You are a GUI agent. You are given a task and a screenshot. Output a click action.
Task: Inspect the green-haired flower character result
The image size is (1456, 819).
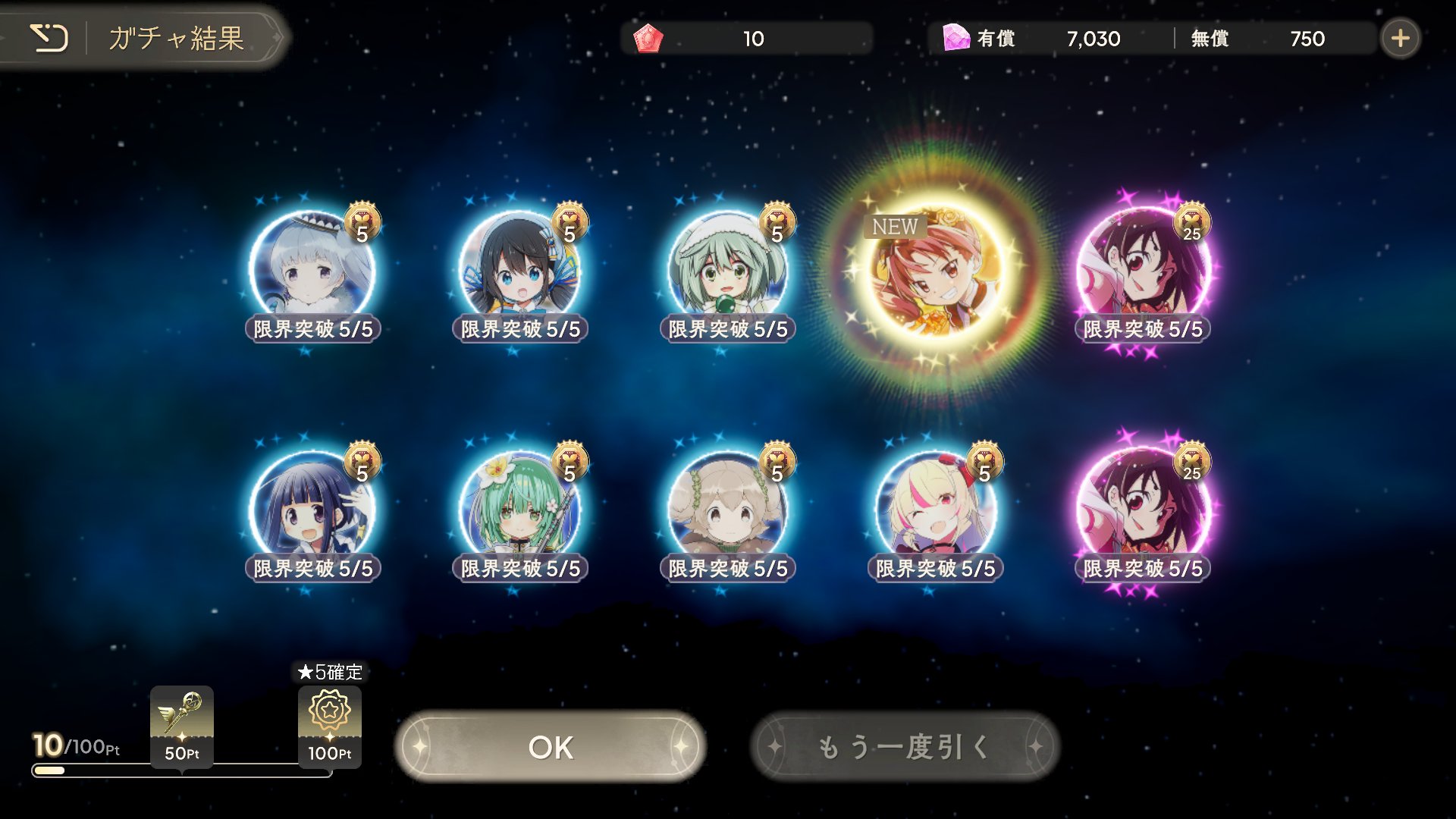tap(520, 510)
